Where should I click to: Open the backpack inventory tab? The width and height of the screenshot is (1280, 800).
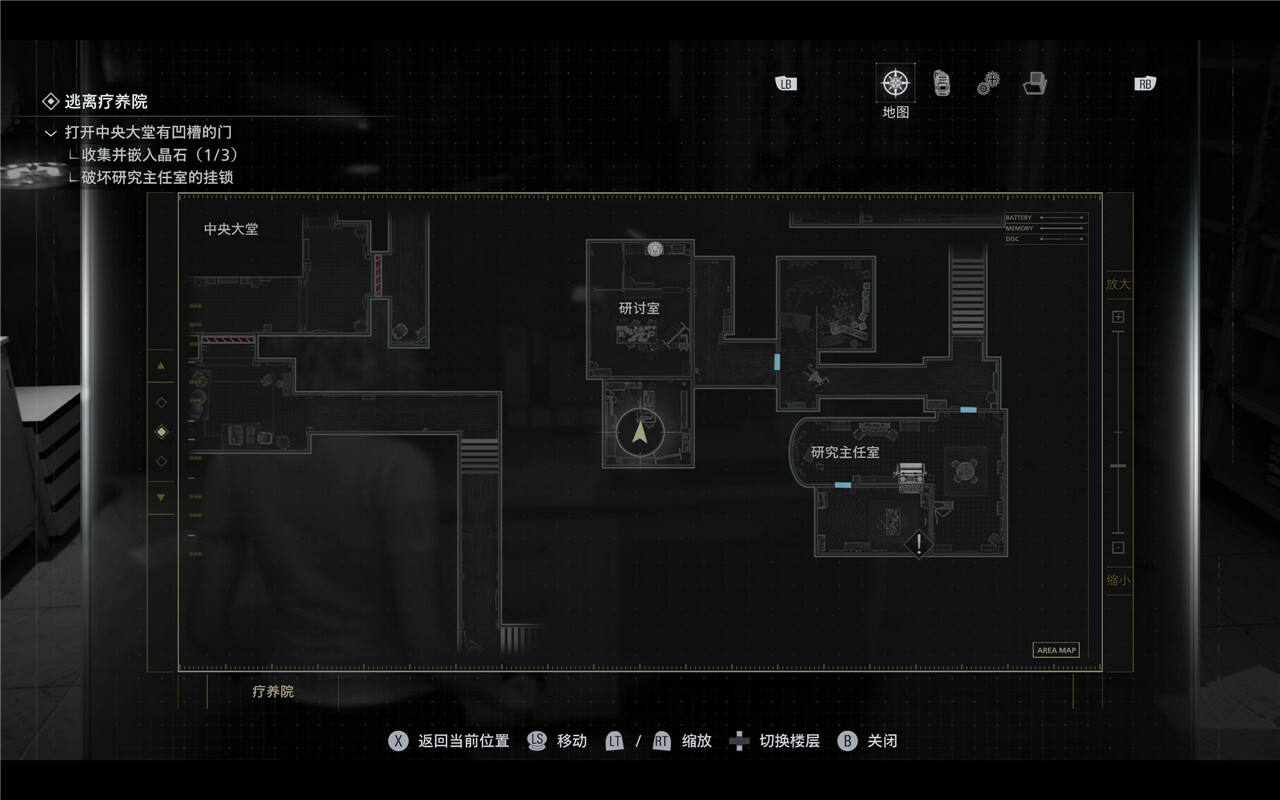[x=942, y=83]
